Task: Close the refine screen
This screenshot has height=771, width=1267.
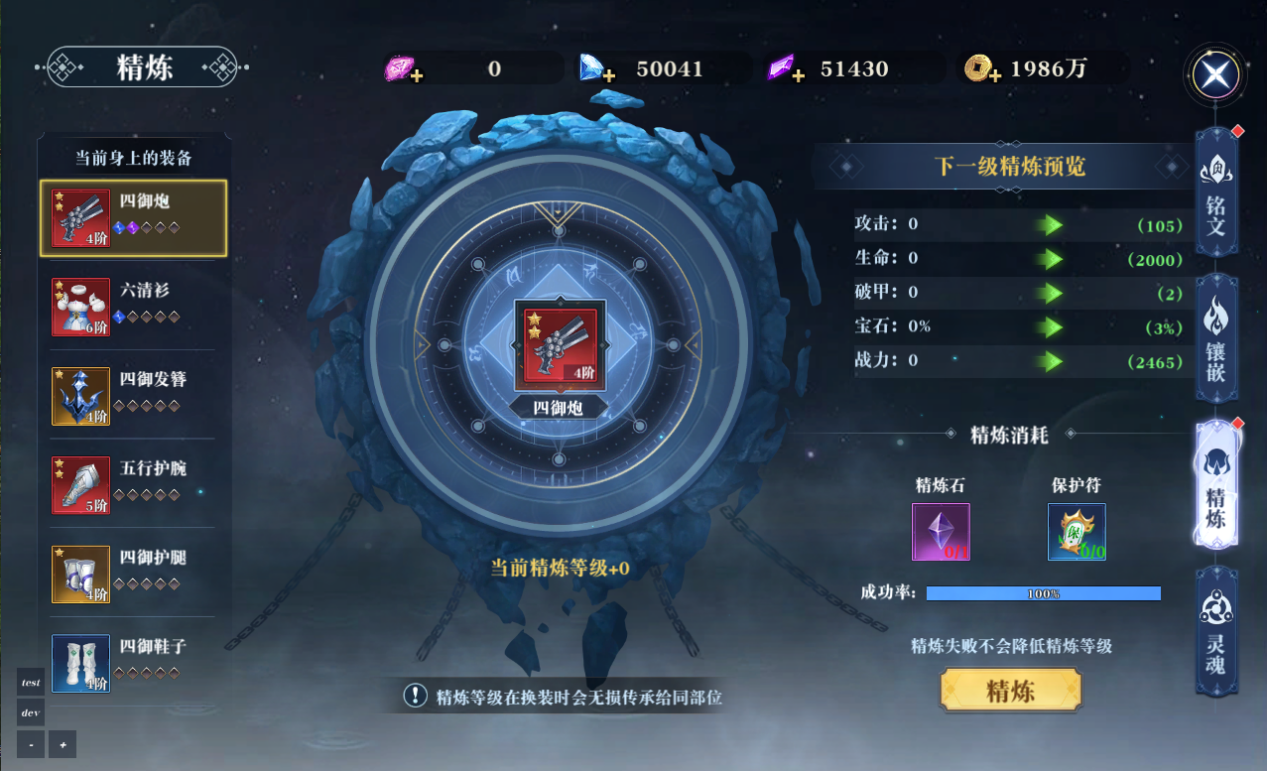Action: [x=1216, y=75]
